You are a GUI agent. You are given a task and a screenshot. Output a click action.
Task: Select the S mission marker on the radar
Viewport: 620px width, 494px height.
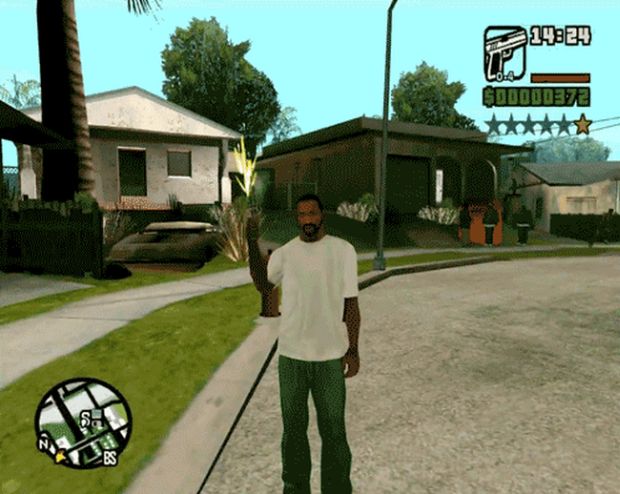87,415
